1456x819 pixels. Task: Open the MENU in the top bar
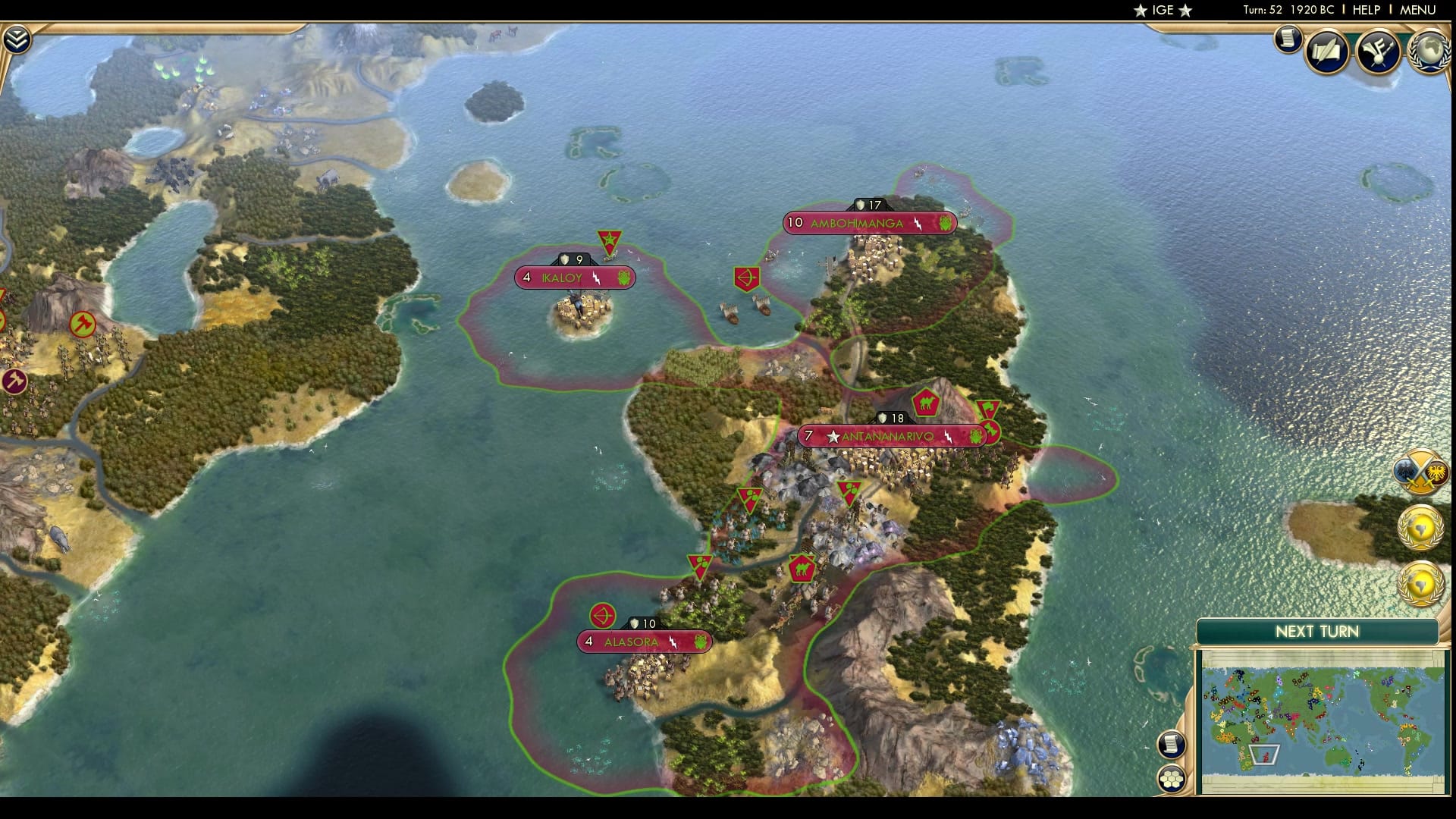pyautogui.click(x=1417, y=10)
